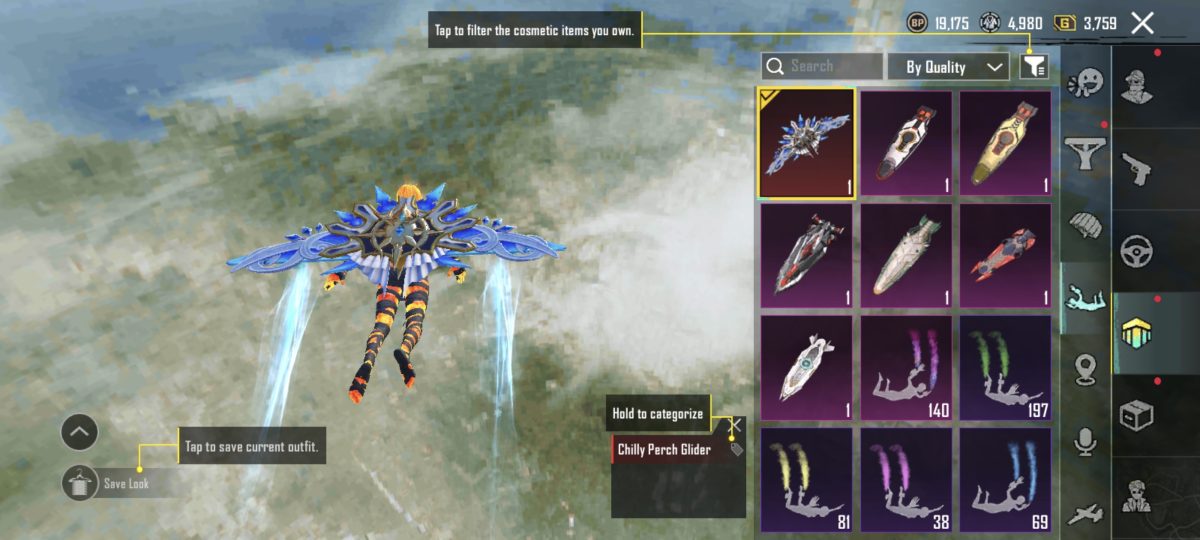Select the purple trail item with count 140
The height and width of the screenshot is (540, 1200).
pyautogui.click(x=906, y=367)
